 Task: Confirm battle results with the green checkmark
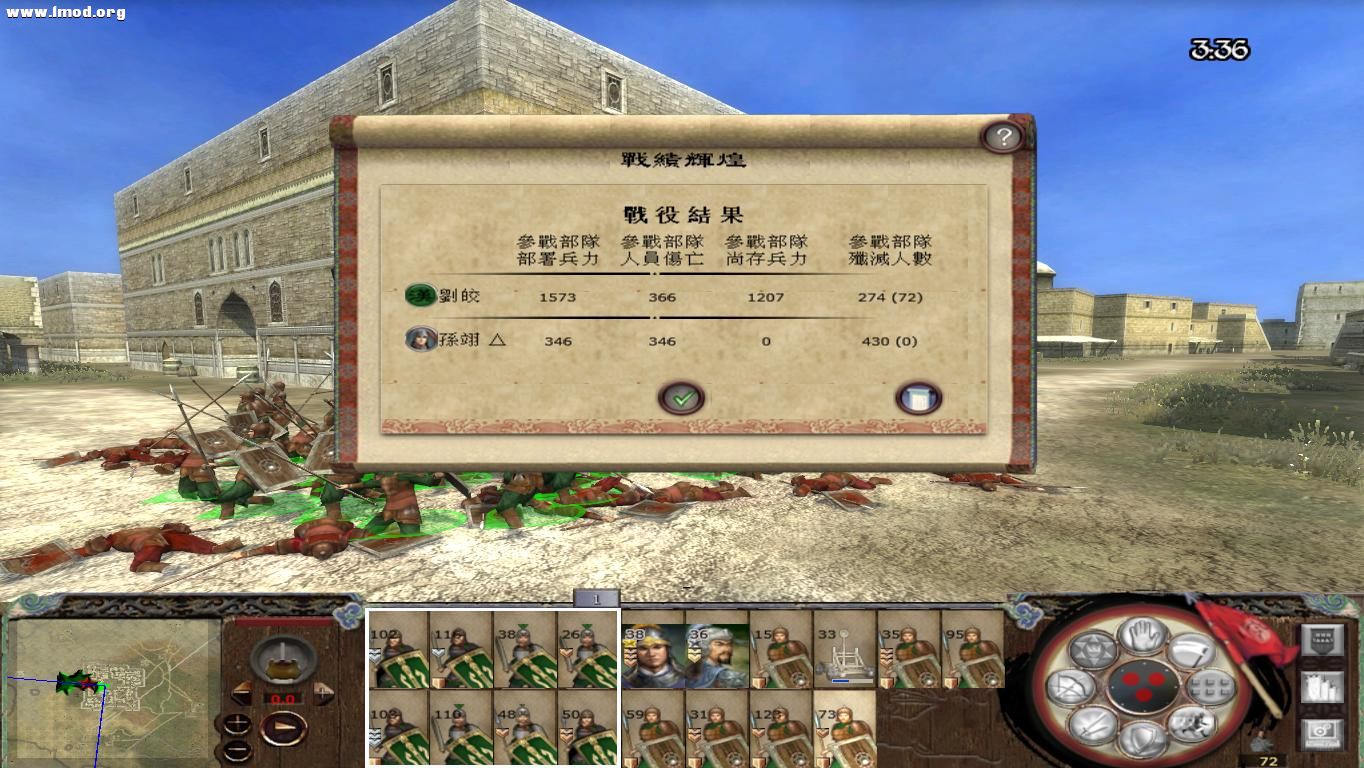coord(681,397)
